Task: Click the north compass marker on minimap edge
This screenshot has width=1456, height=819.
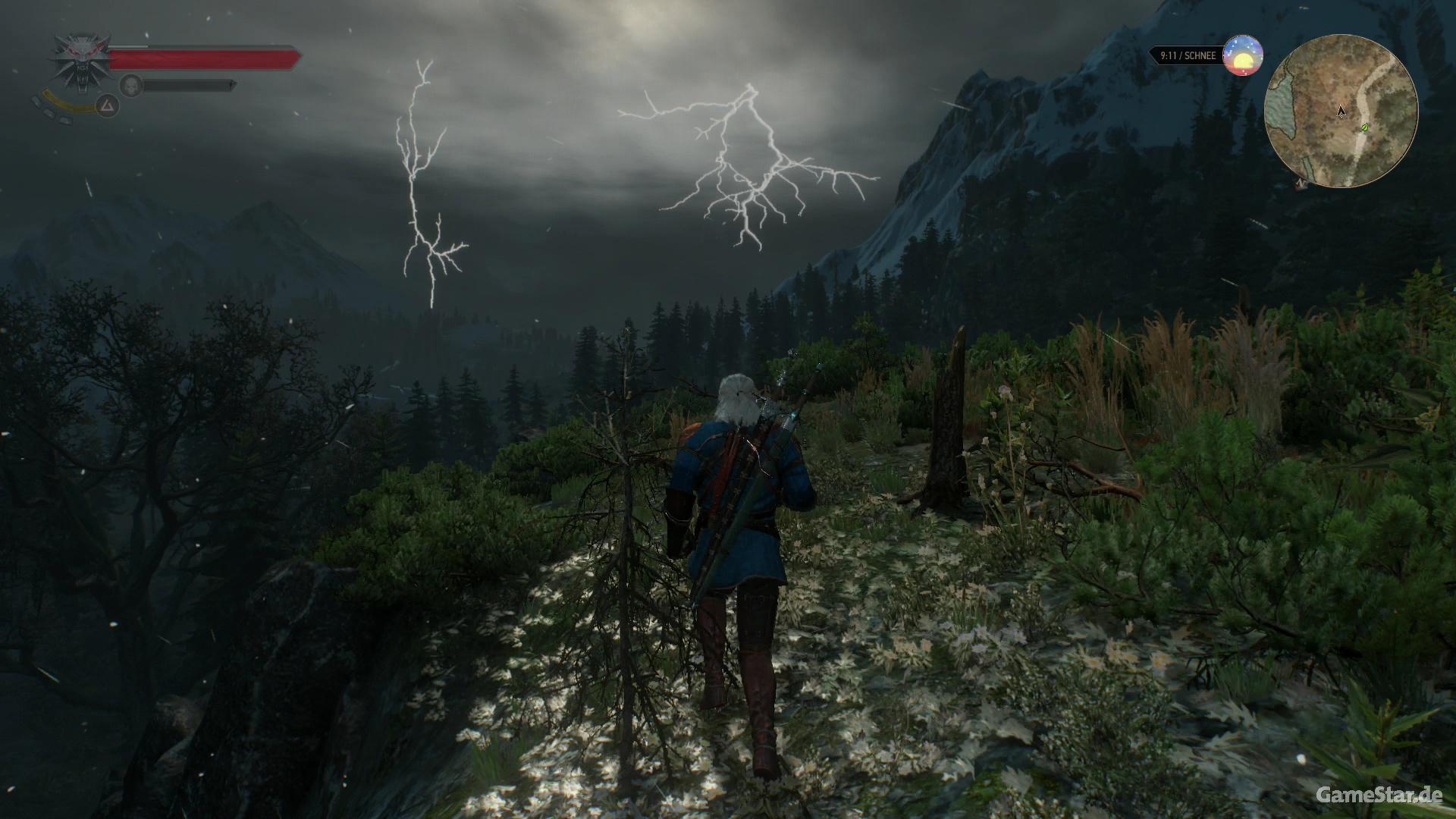Action: pyautogui.click(x=1301, y=184)
